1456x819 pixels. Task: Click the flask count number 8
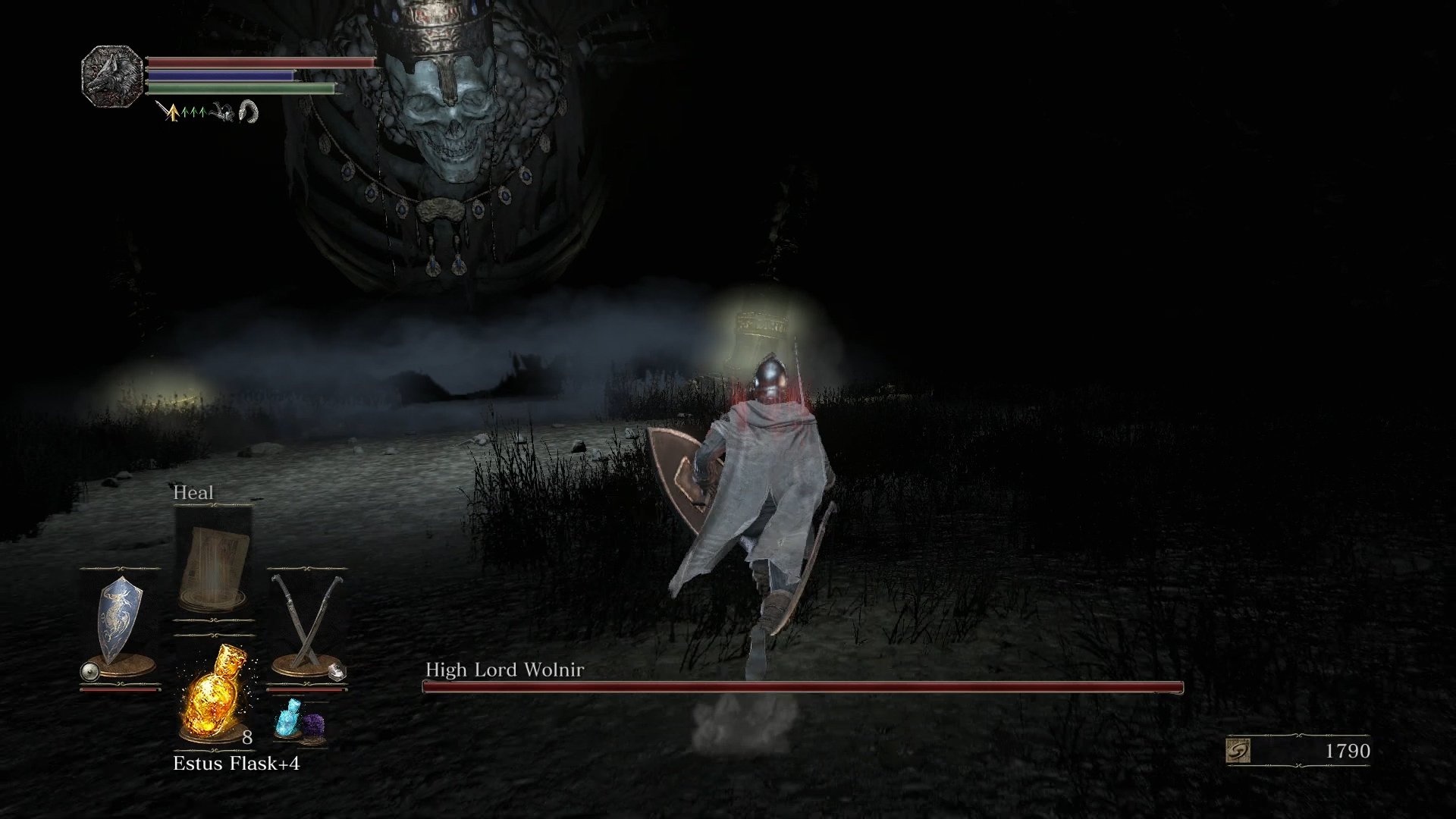(x=247, y=737)
